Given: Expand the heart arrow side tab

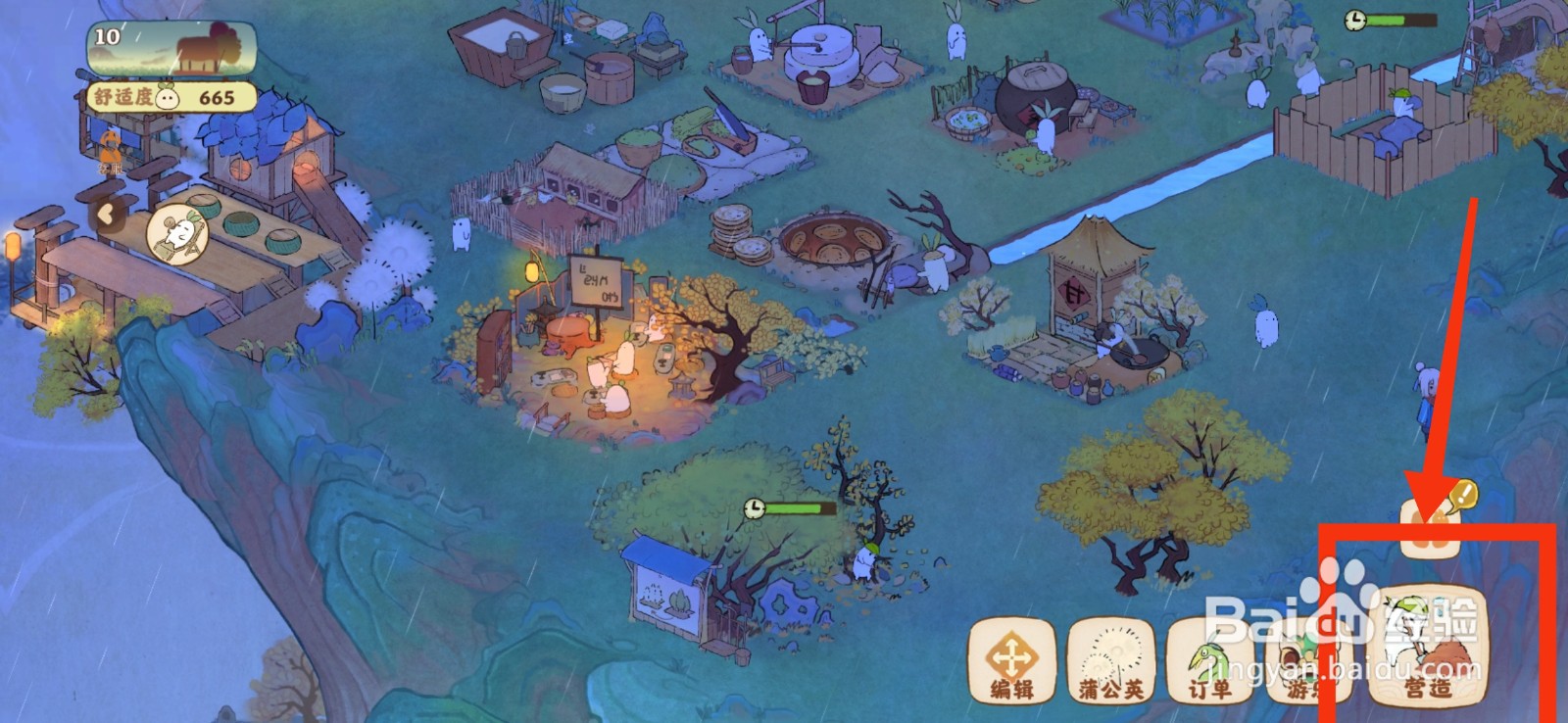Looking at the screenshot, I should click(x=105, y=214).
